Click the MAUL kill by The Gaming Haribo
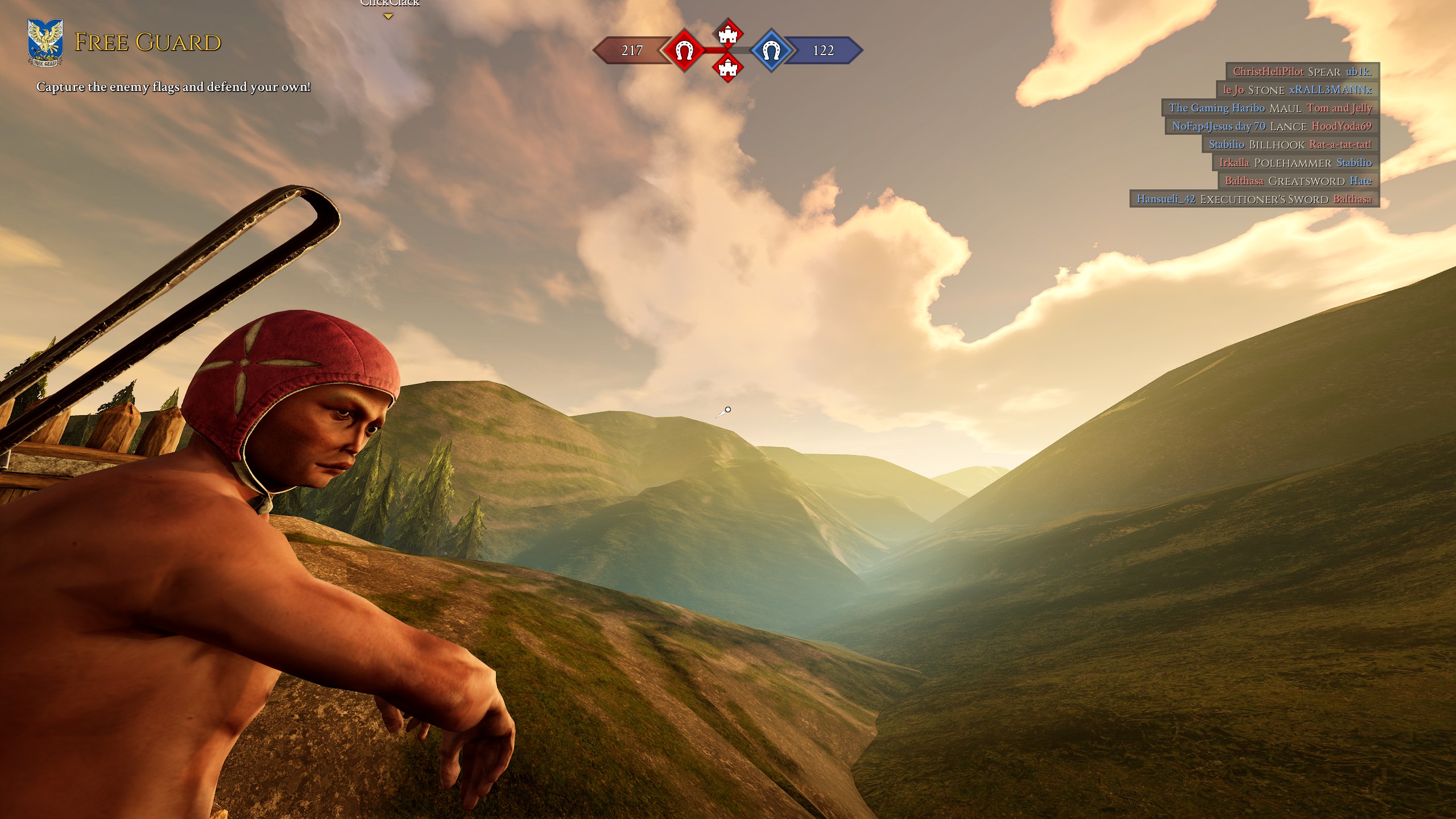 point(1271,108)
